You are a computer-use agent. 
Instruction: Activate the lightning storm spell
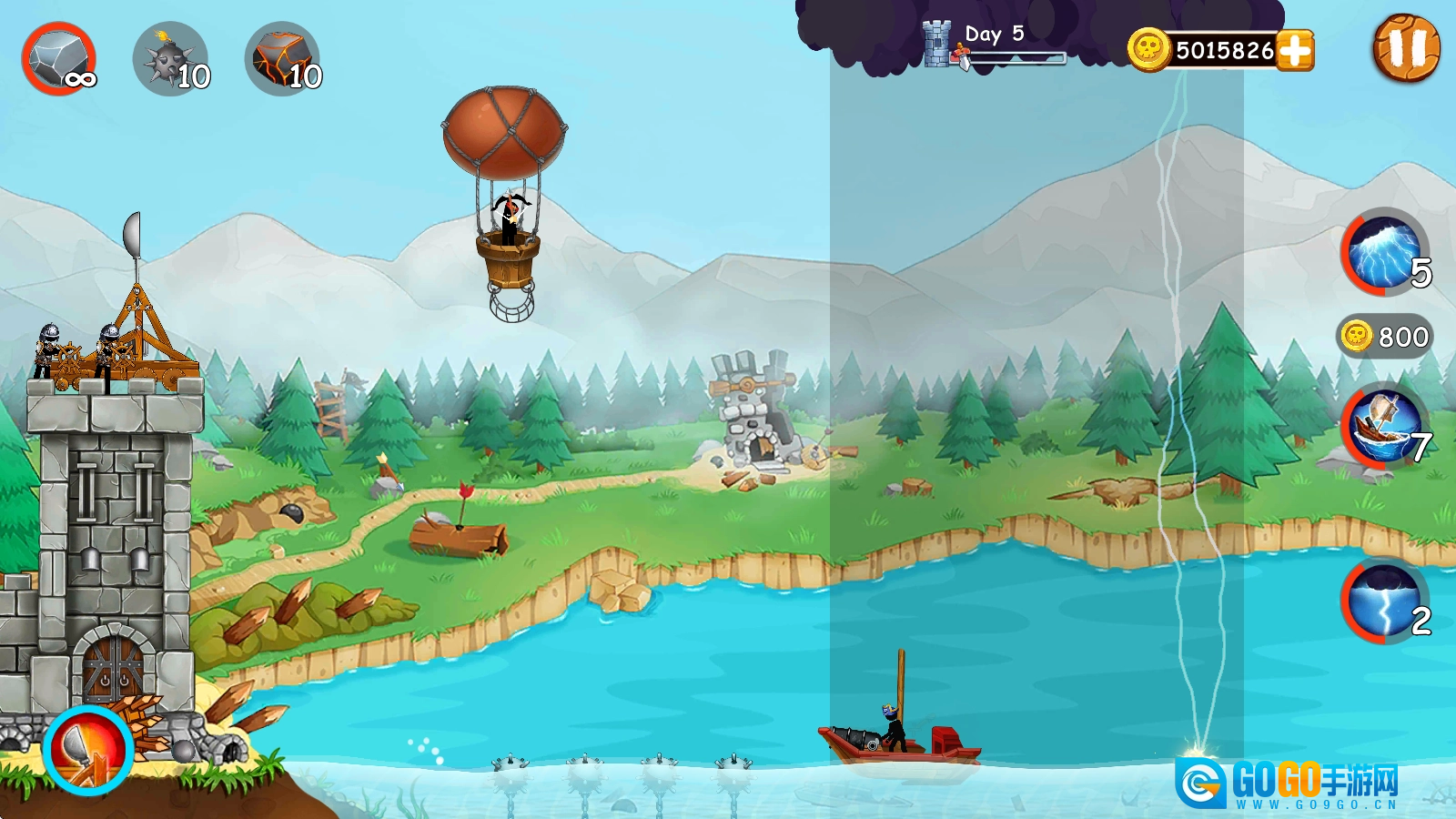1384,252
